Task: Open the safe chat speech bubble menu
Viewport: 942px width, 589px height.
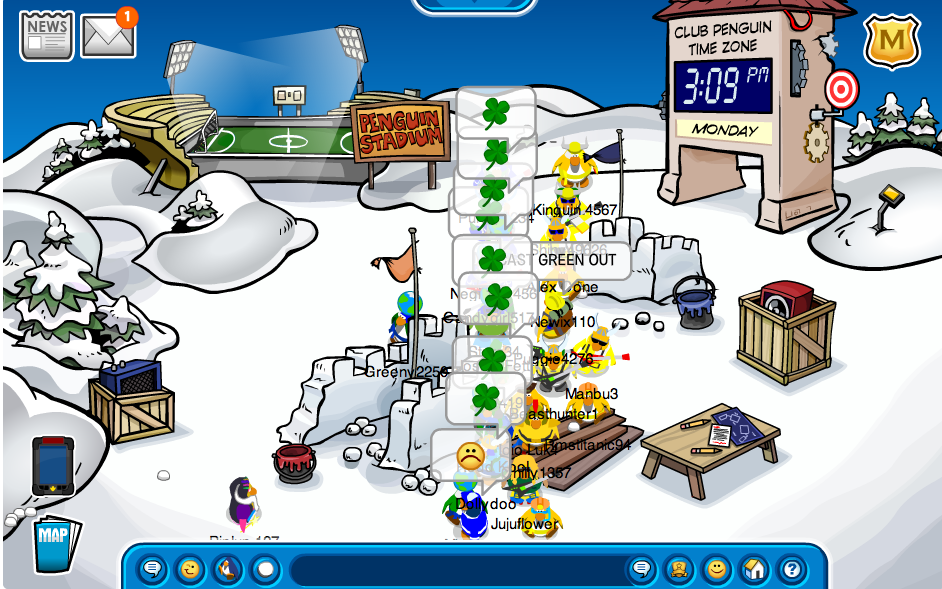Action: [x=153, y=570]
